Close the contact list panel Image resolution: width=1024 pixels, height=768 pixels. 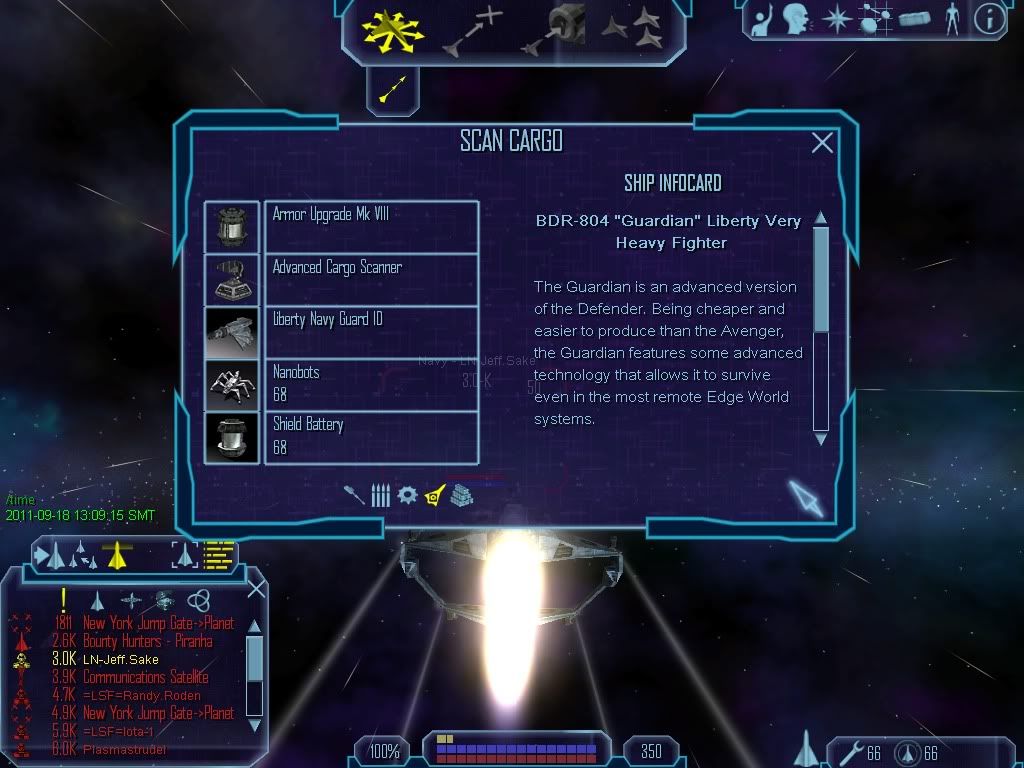coord(256,588)
